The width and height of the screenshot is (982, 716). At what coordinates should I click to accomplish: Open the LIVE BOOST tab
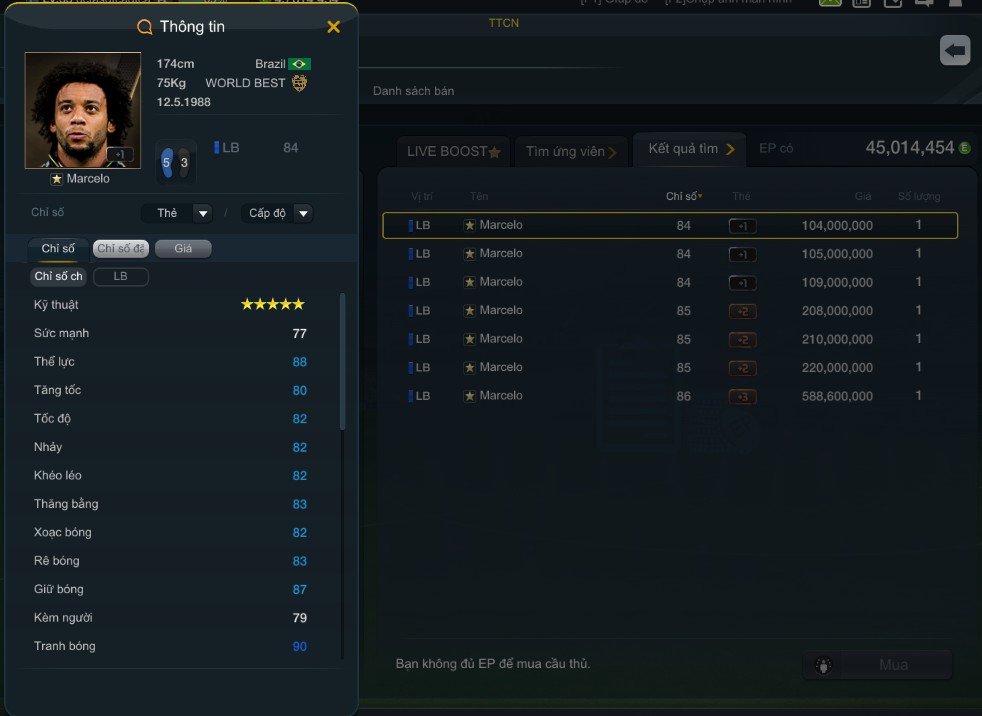[x=453, y=151]
